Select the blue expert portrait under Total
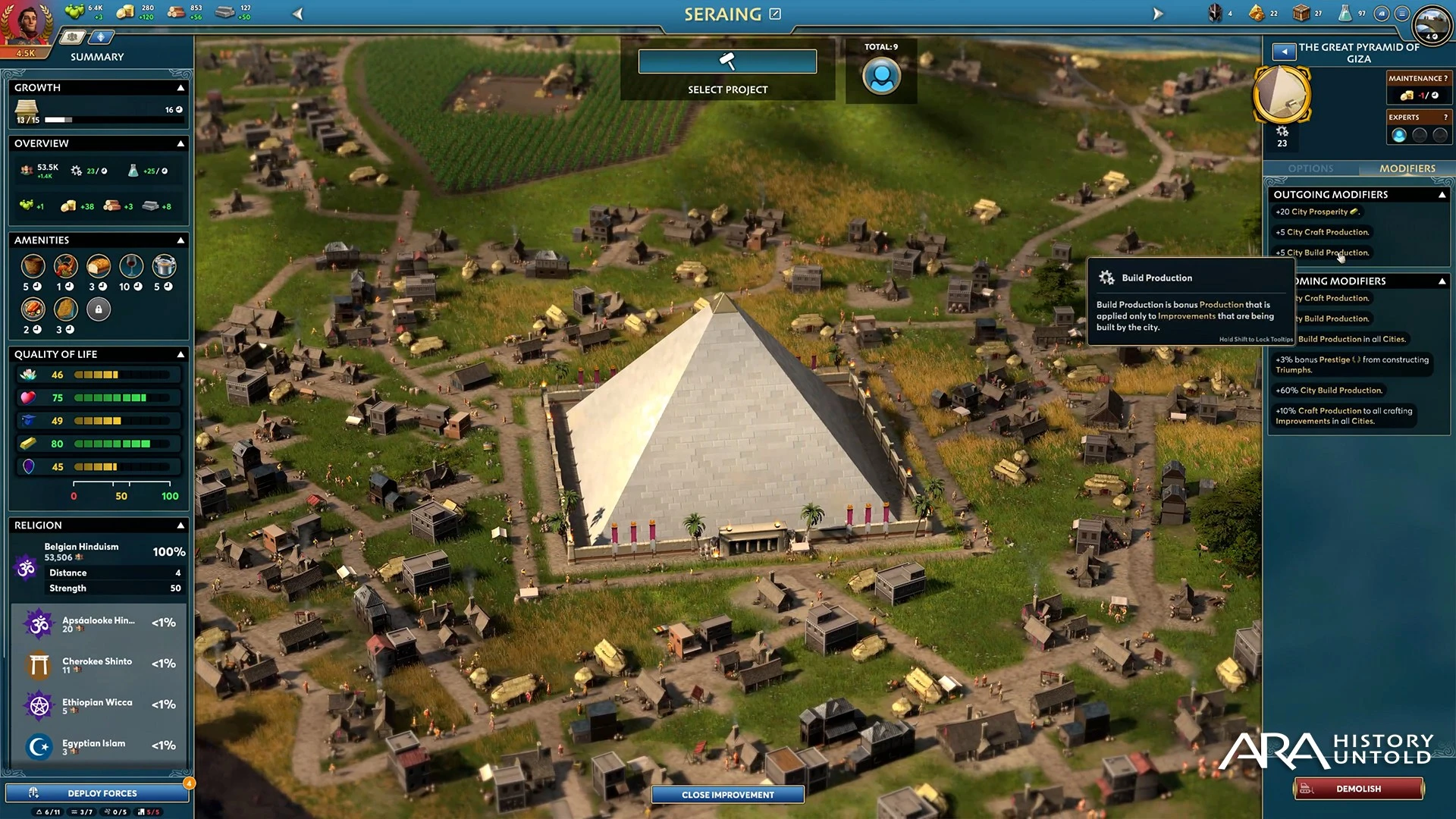 click(881, 77)
